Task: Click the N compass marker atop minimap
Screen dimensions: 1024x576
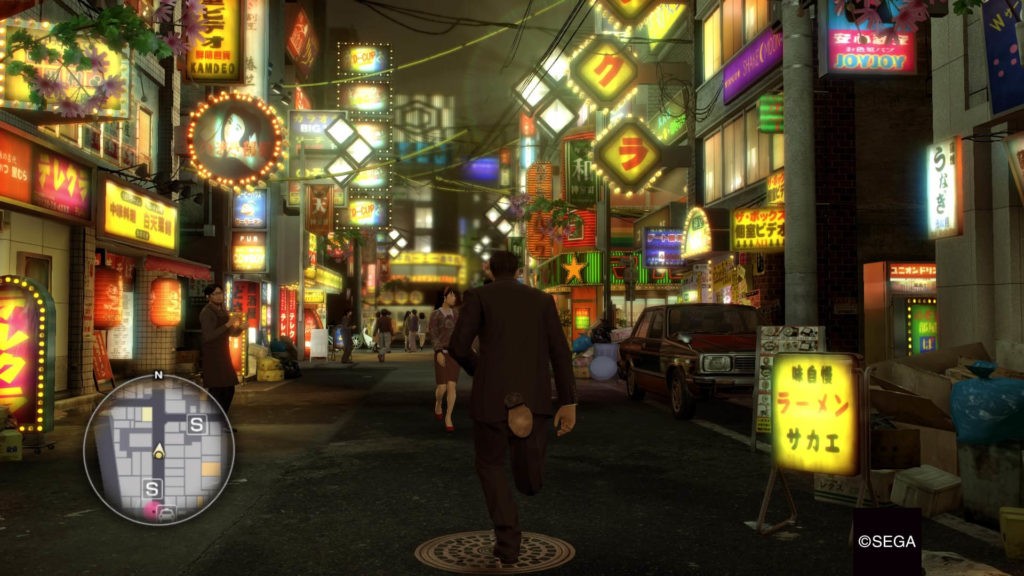Action: pos(157,375)
